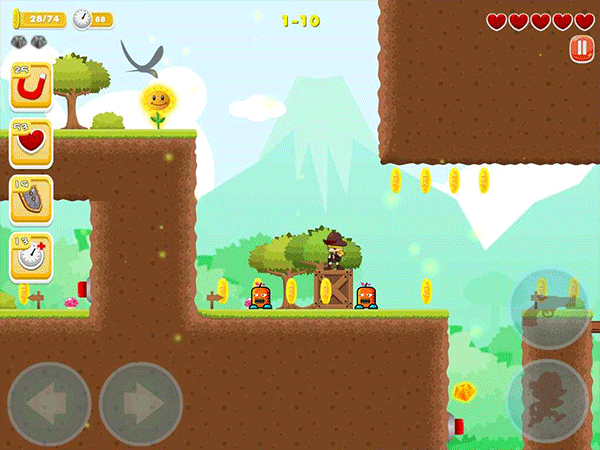Tap the move left arrow button
The height and width of the screenshot is (450, 600).
(49, 403)
